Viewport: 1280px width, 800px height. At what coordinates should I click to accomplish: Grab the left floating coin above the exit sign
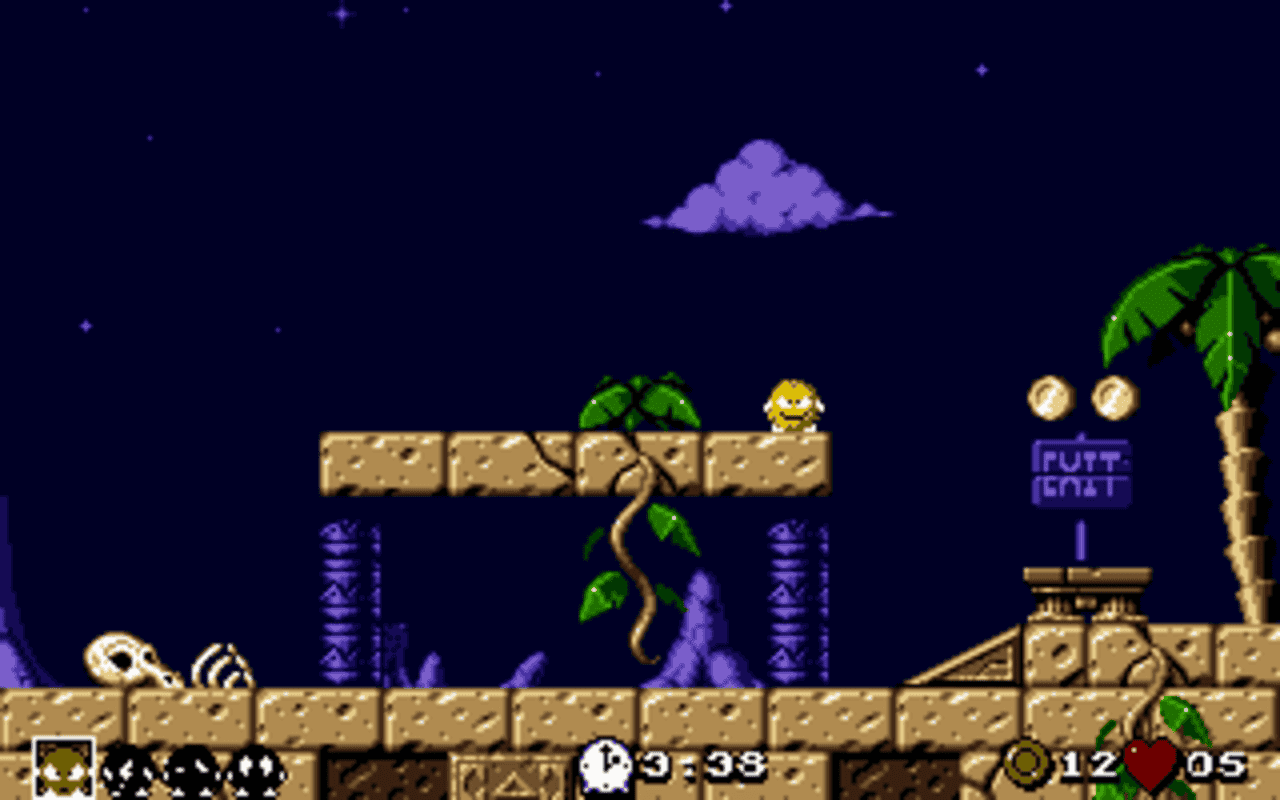point(1048,398)
